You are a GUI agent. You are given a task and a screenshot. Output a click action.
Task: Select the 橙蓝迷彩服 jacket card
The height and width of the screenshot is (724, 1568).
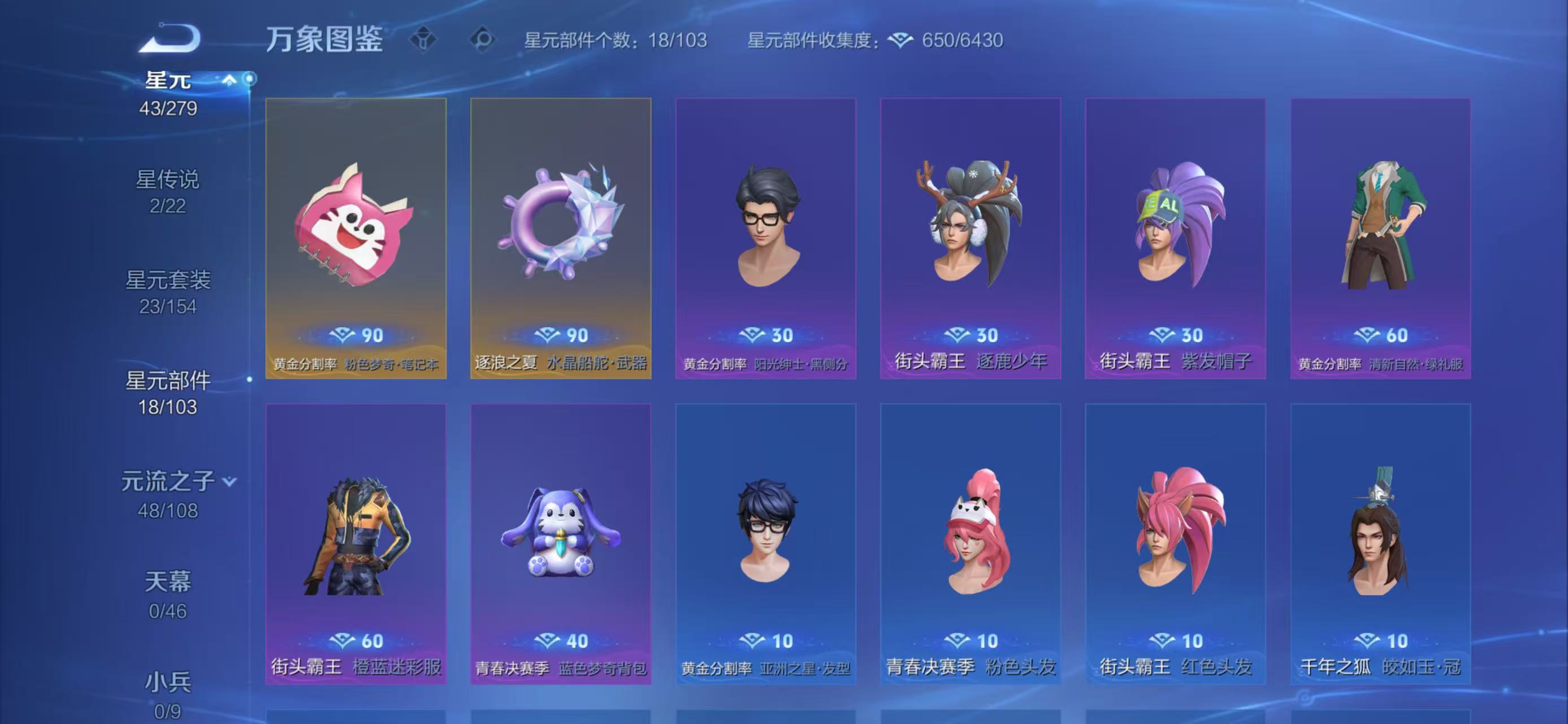tap(356, 544)
